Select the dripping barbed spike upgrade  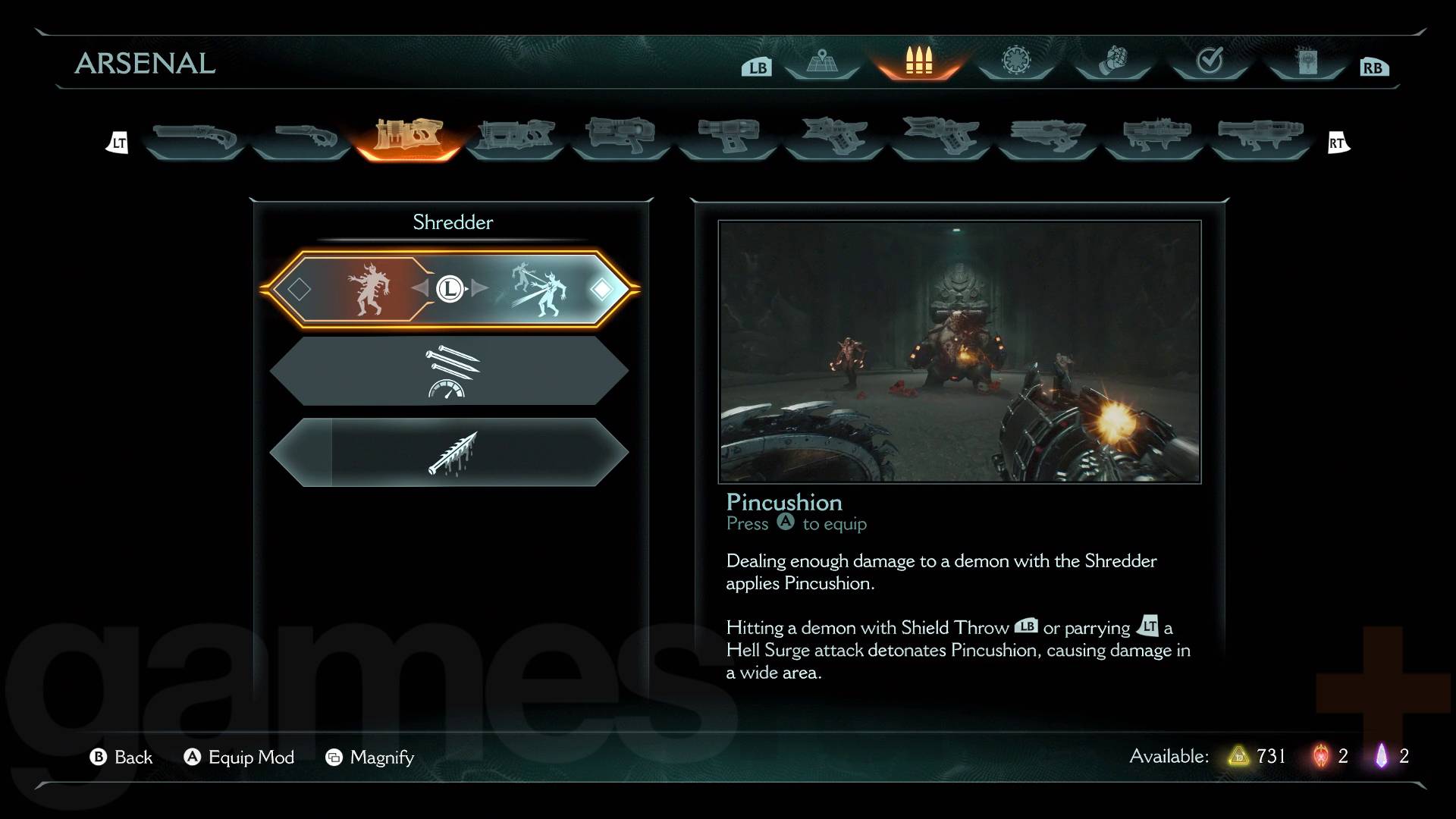tap(450, 453)
